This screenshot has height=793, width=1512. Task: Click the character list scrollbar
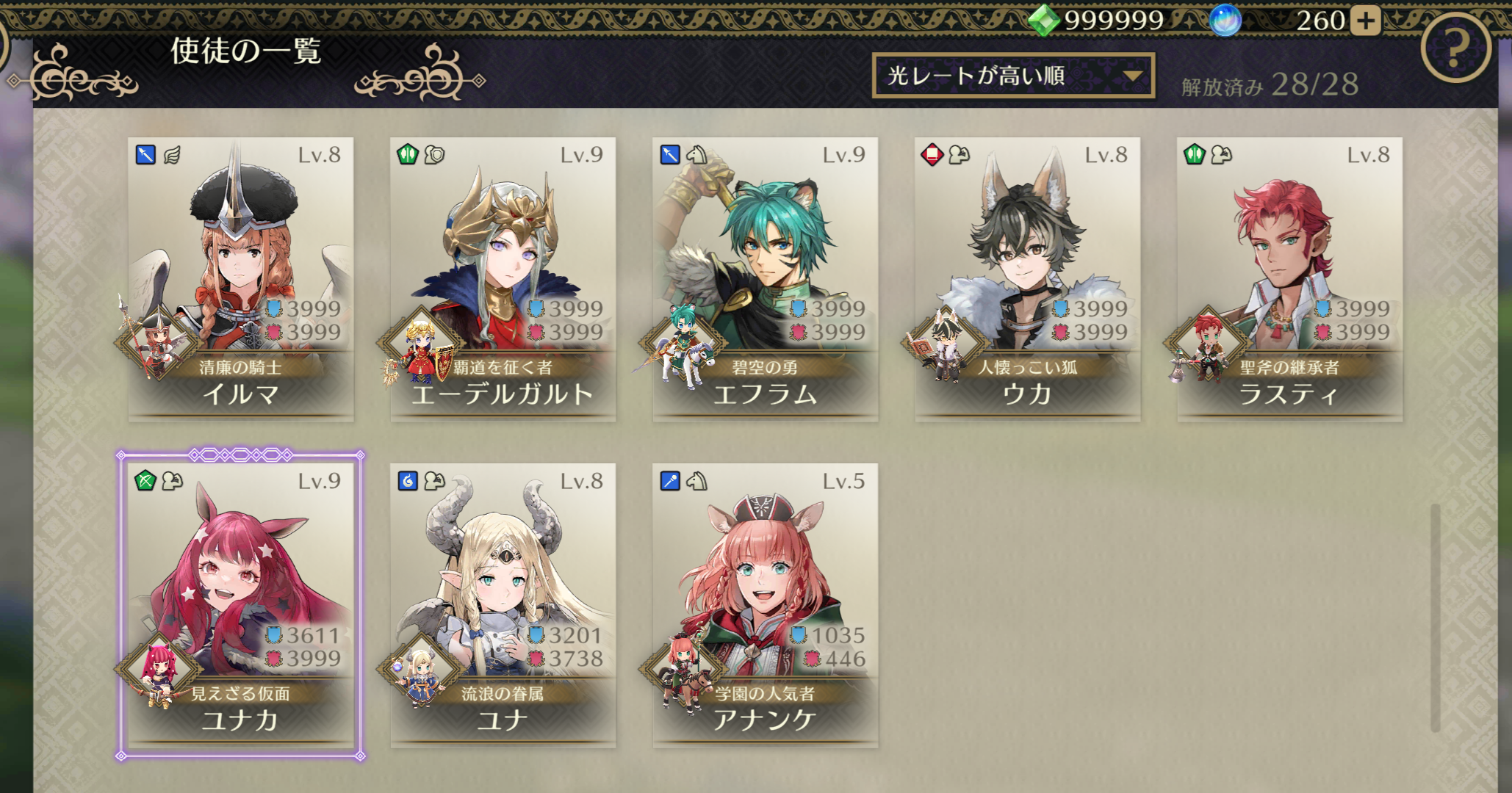1435,617
